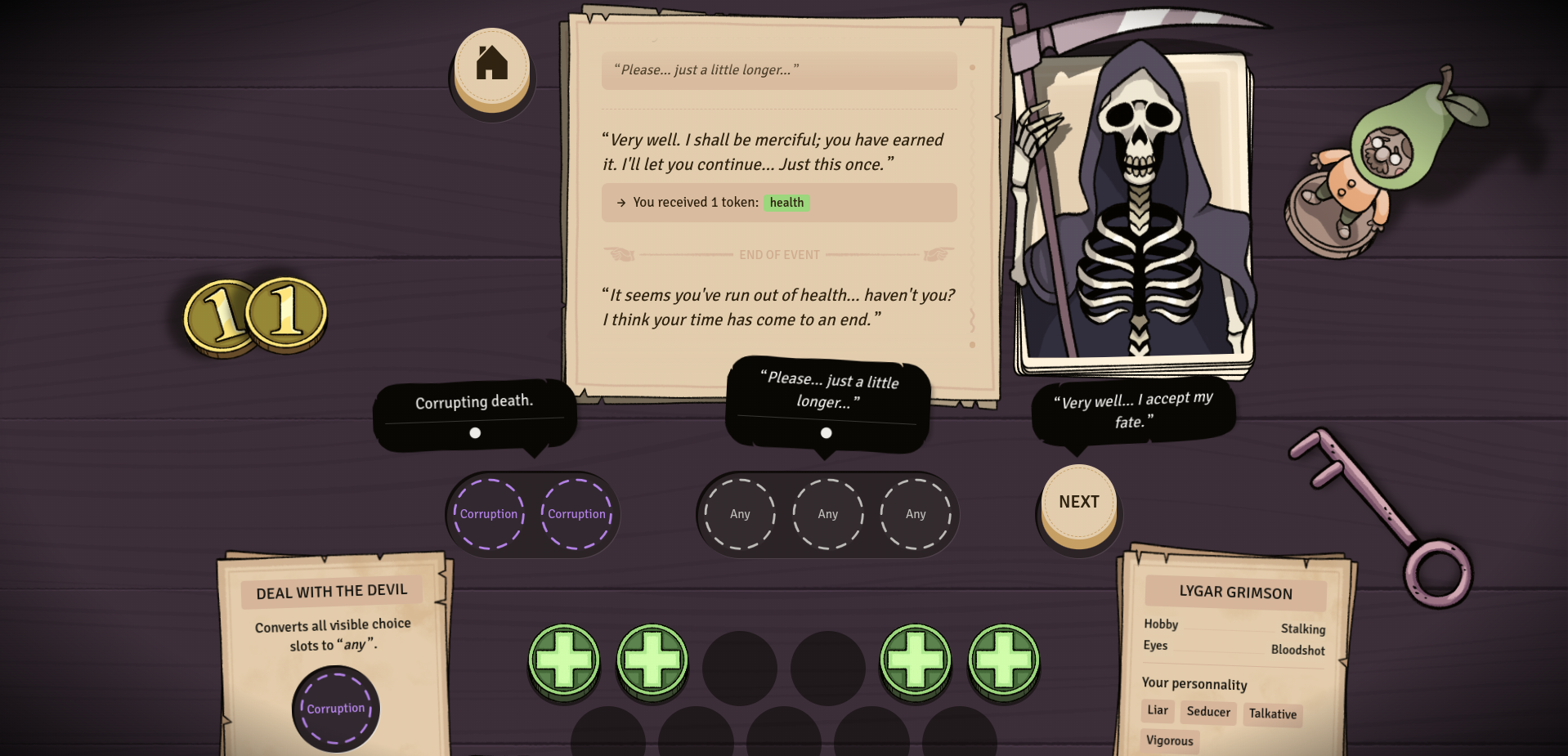Screen dimensions: 1568x756
Task: Select the gold coins stack
Action: 256,316
